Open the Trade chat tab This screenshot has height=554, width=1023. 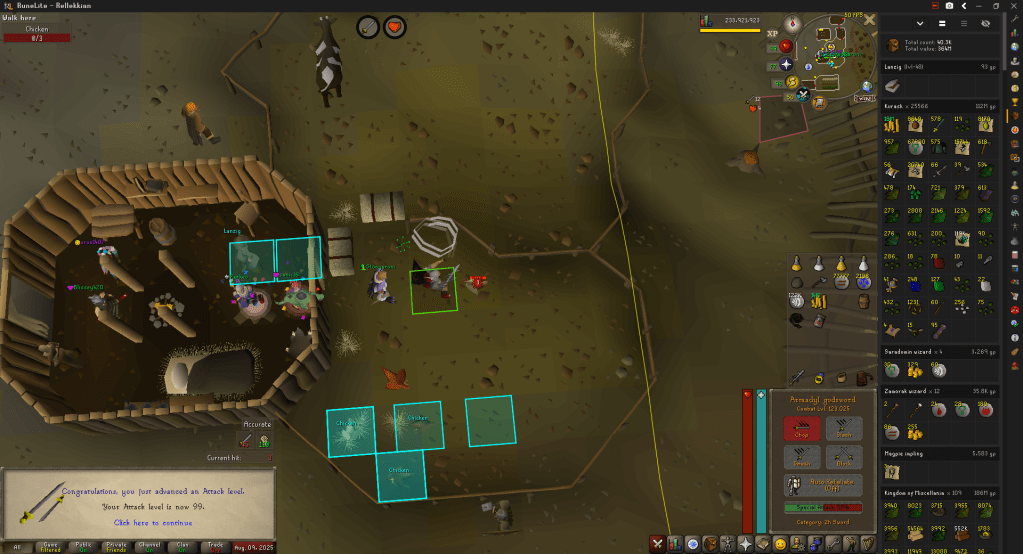click(214, 546)
